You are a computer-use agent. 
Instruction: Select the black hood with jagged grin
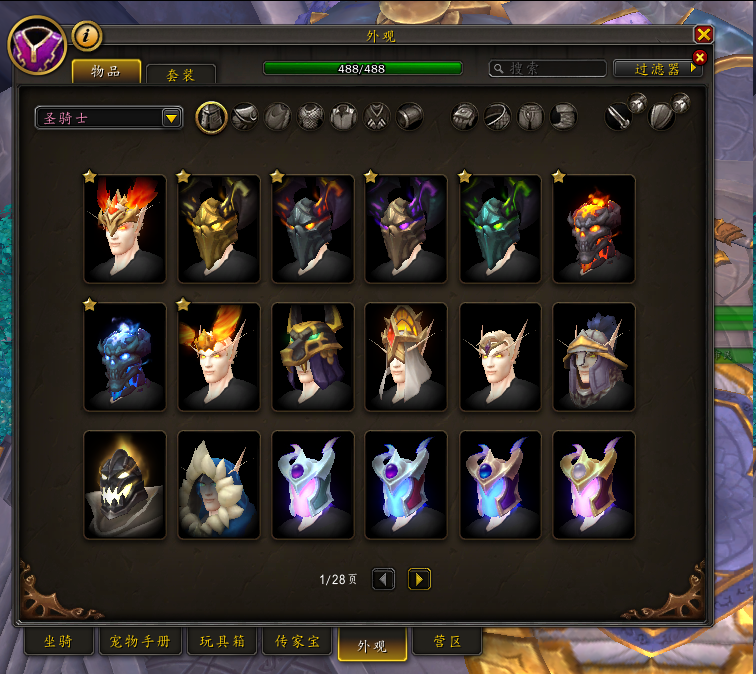(x=125, y=485)
